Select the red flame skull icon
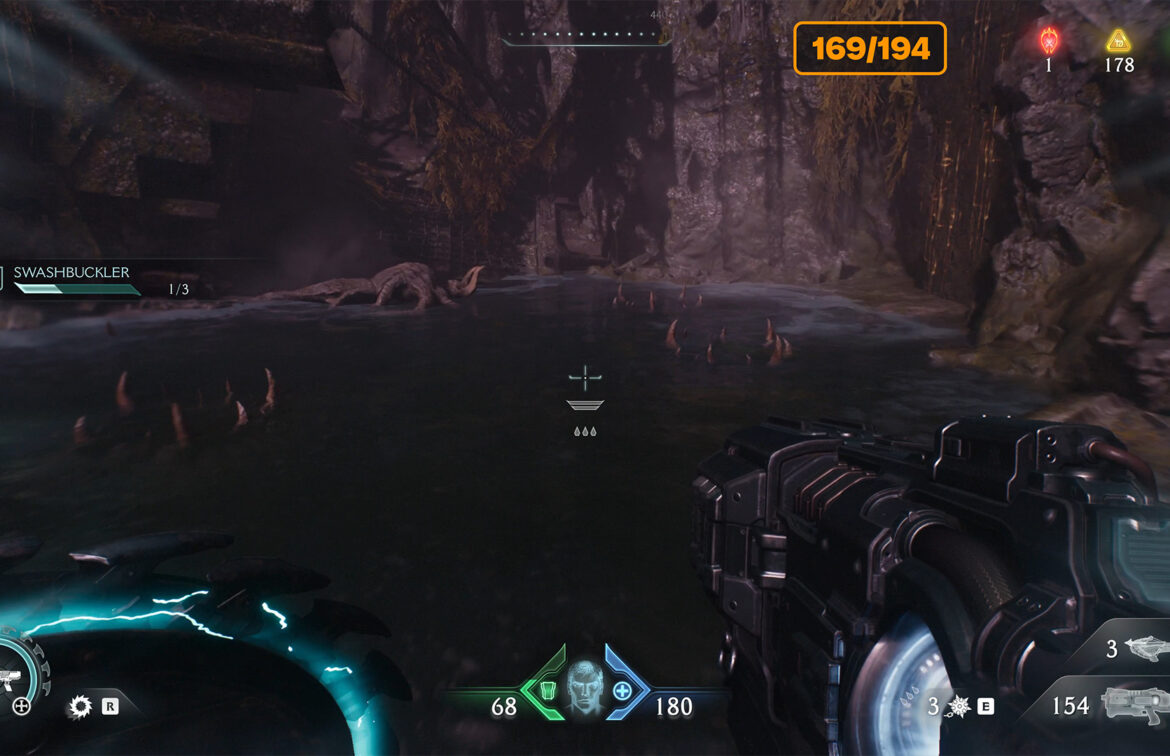Image resolution: width=1170 pixels, height=756 pixels. pos(1049,41)
